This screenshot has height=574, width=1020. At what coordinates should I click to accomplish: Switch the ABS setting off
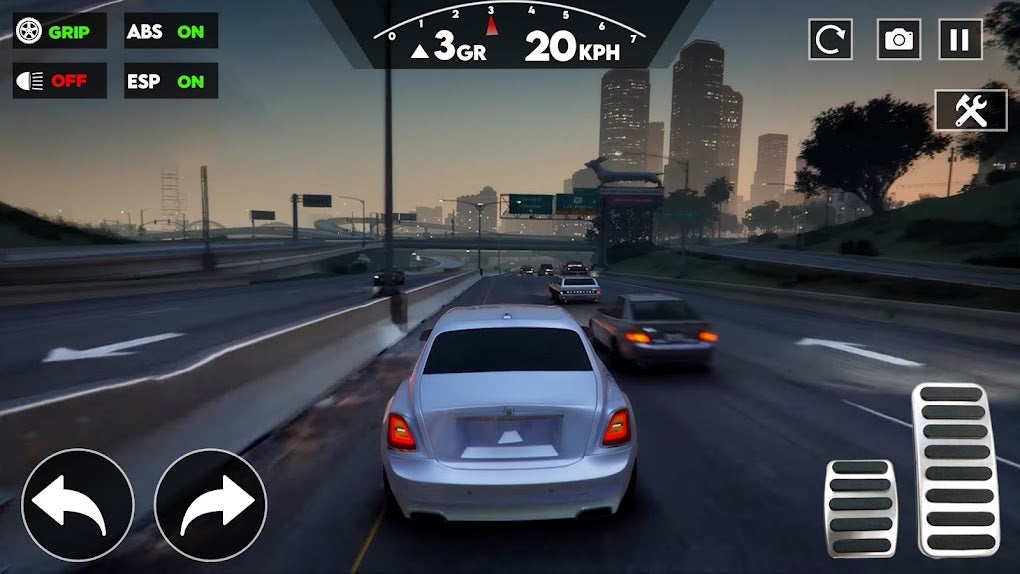pyautogui.click(x=171, y=31)
